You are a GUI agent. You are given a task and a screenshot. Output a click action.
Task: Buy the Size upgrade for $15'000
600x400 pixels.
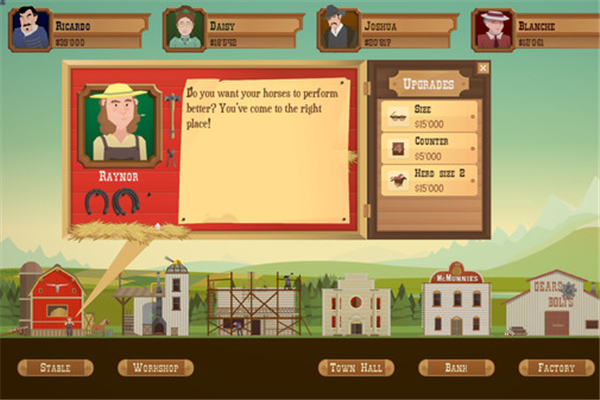pyautogui.click(x=430, y=116)
